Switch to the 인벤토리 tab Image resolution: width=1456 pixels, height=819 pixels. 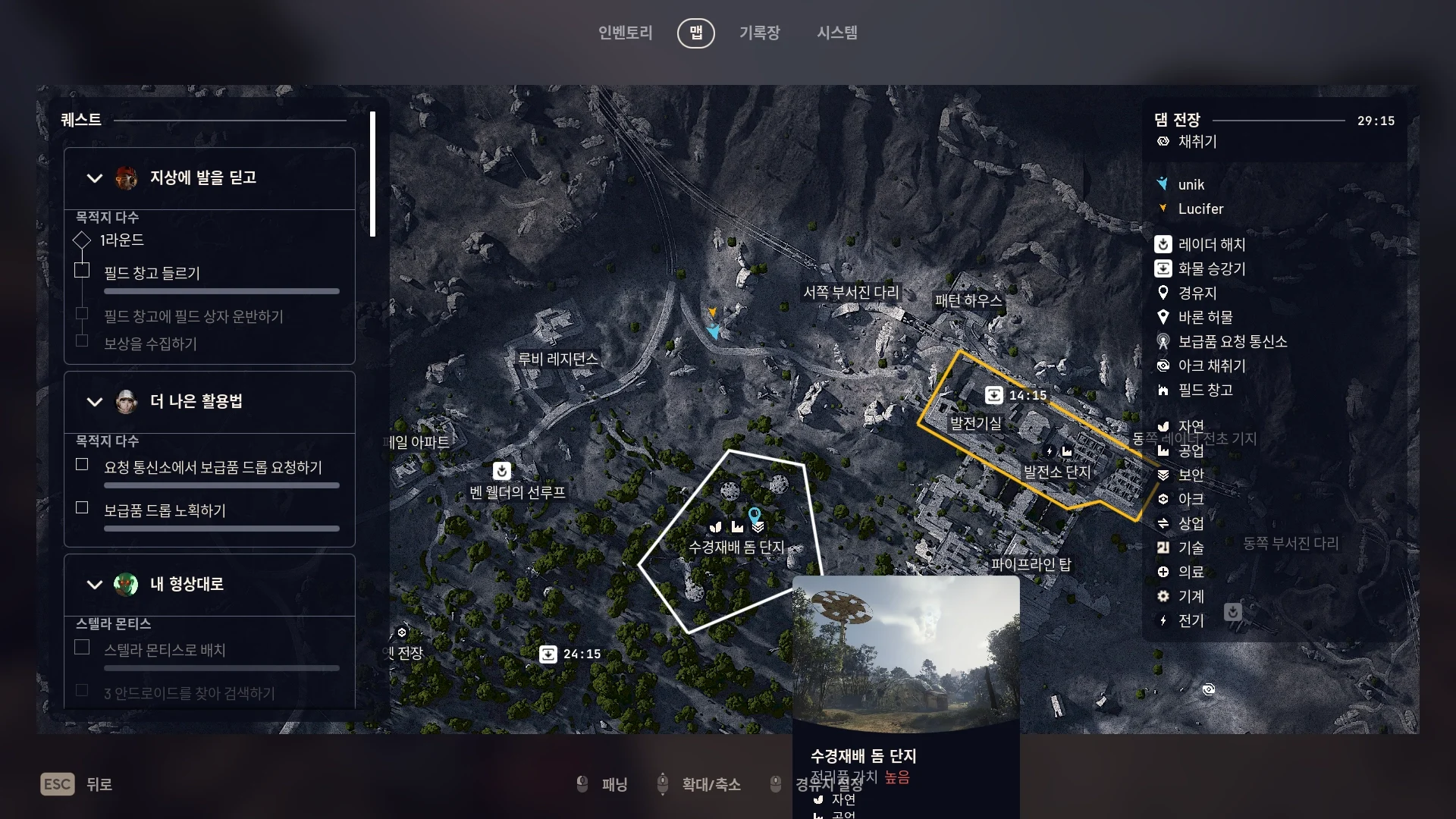[625, 33]
